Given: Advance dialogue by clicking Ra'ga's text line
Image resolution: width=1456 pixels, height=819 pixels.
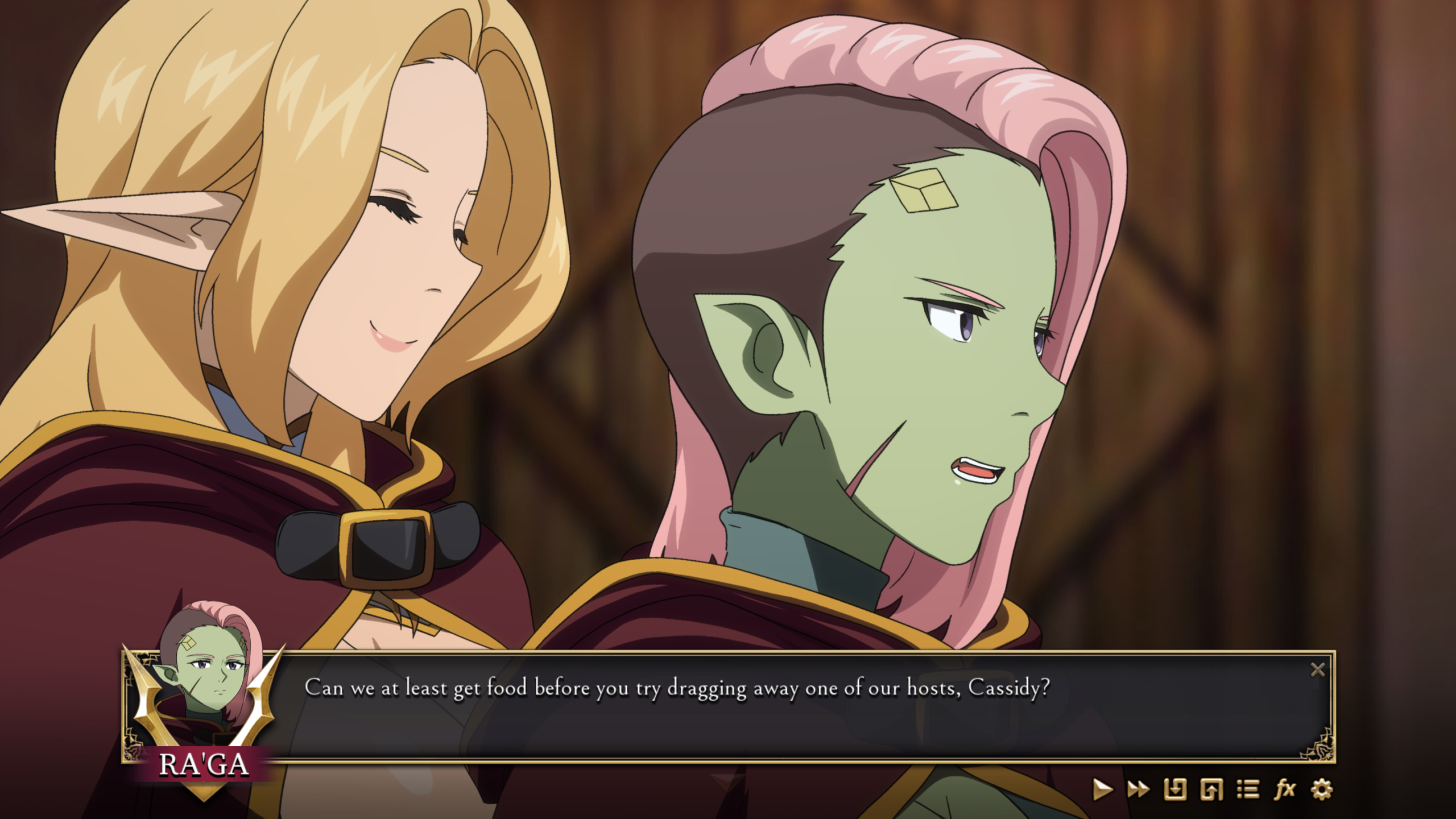Looking at the screenshot, I should [677, 688].
